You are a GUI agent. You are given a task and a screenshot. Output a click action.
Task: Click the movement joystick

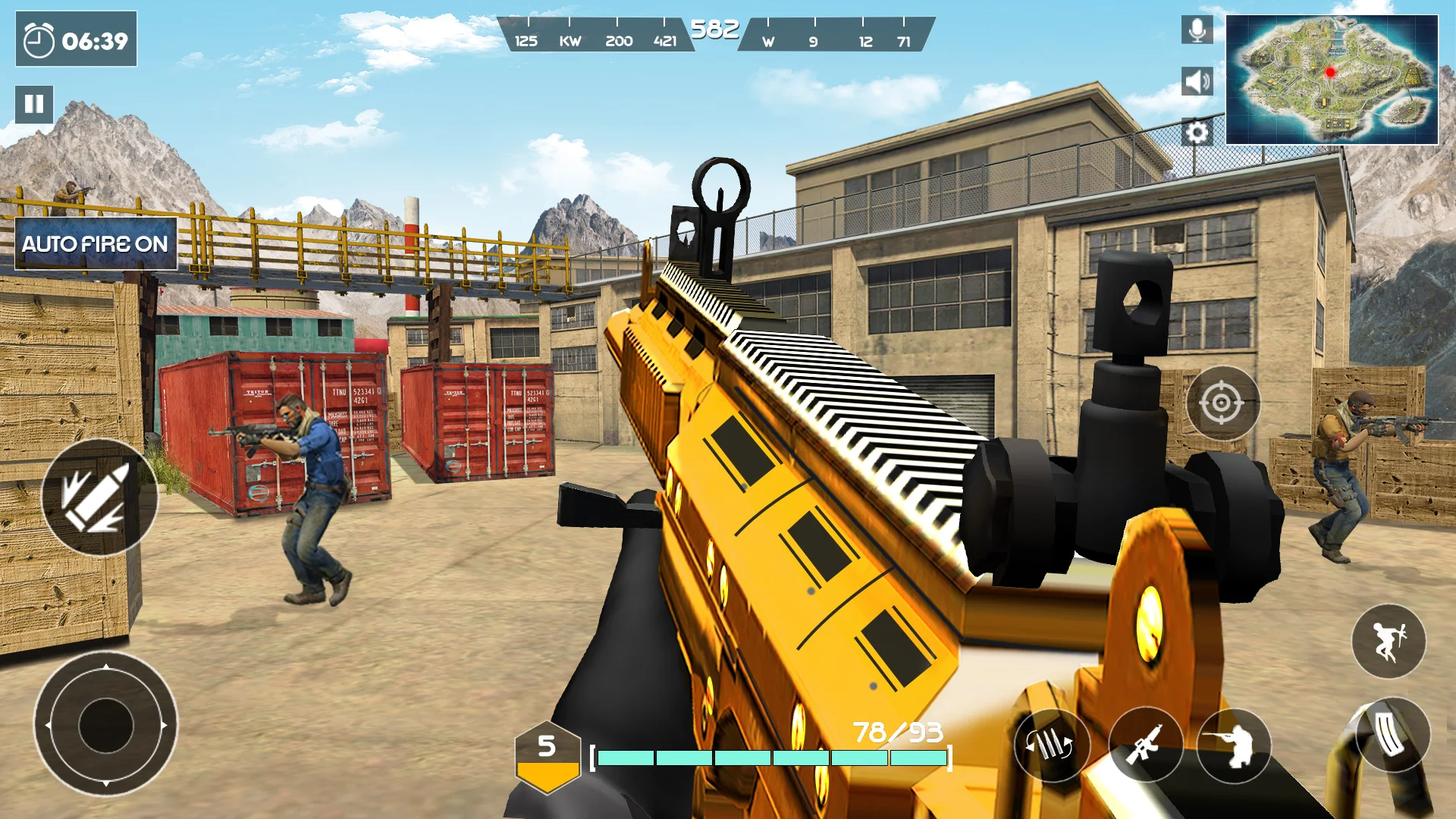click(105, 725)
